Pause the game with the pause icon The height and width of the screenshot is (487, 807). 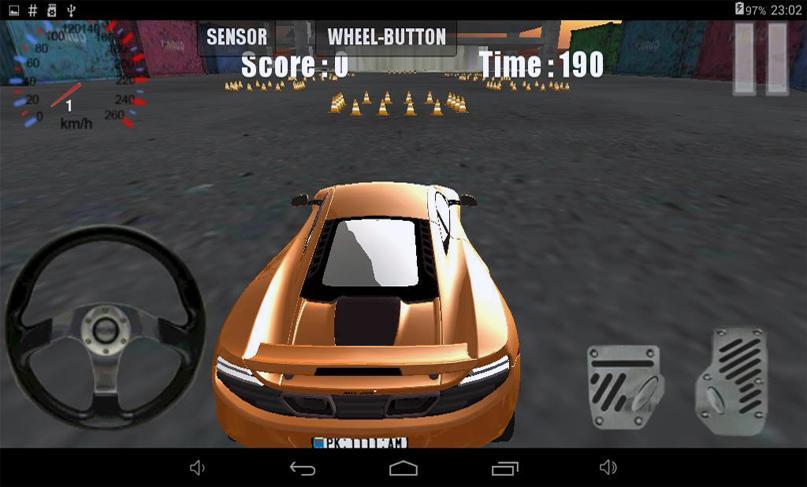(759, 59)
